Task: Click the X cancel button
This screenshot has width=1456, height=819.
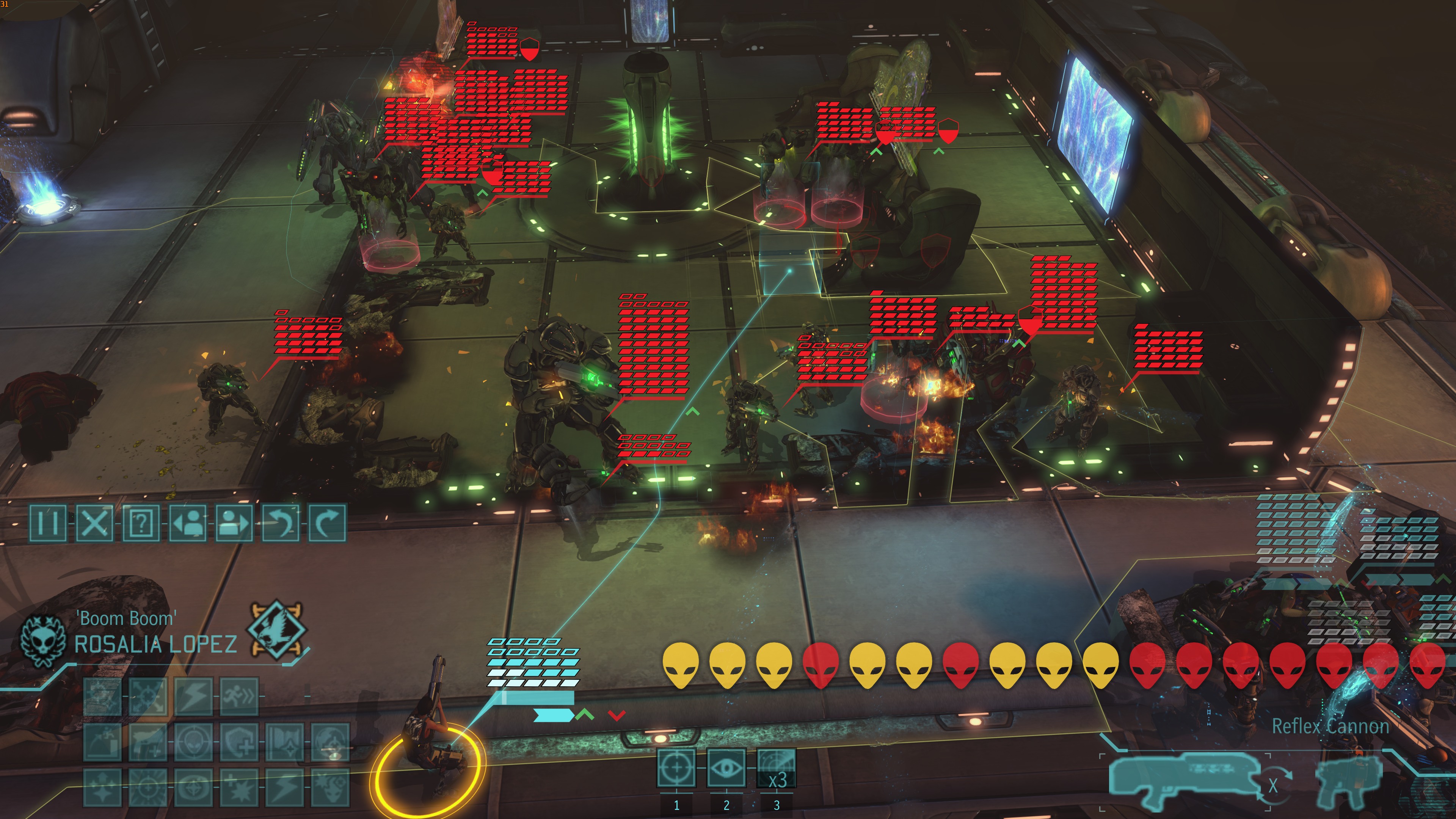Action: click(x=94, y=523)
